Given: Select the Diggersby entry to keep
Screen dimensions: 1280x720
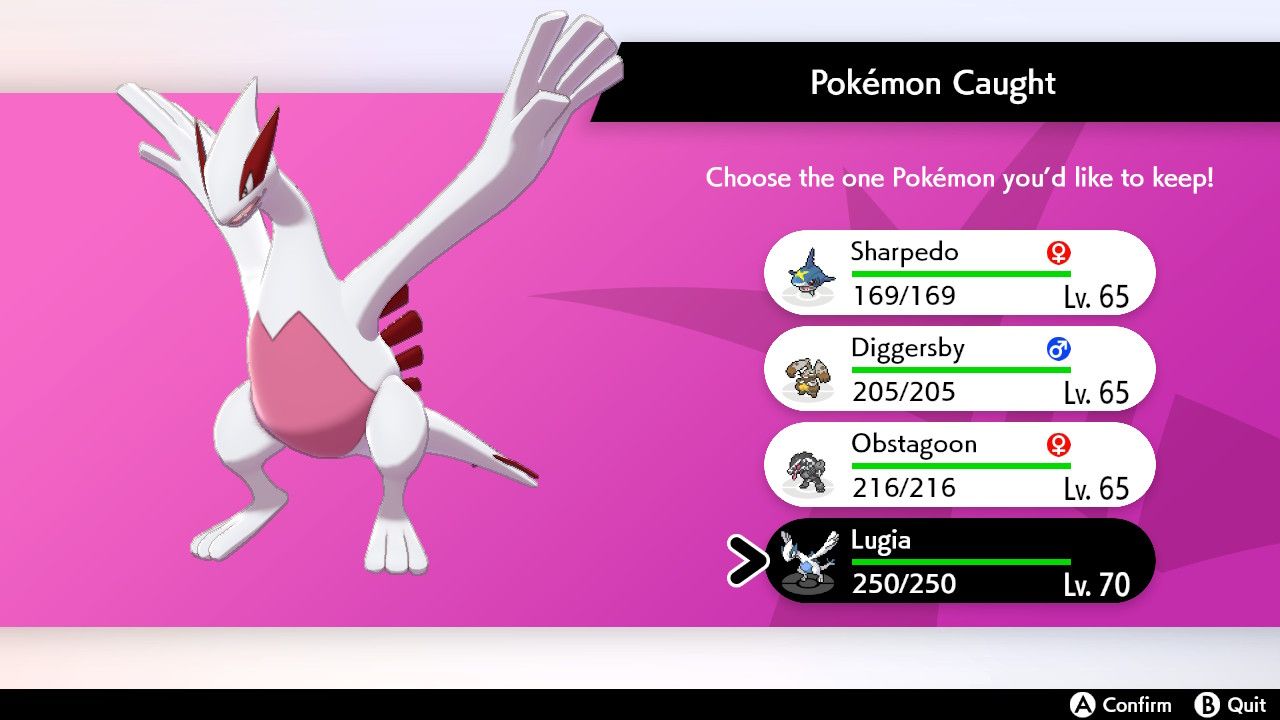Looking at the screenshot, I should point(960,368).
